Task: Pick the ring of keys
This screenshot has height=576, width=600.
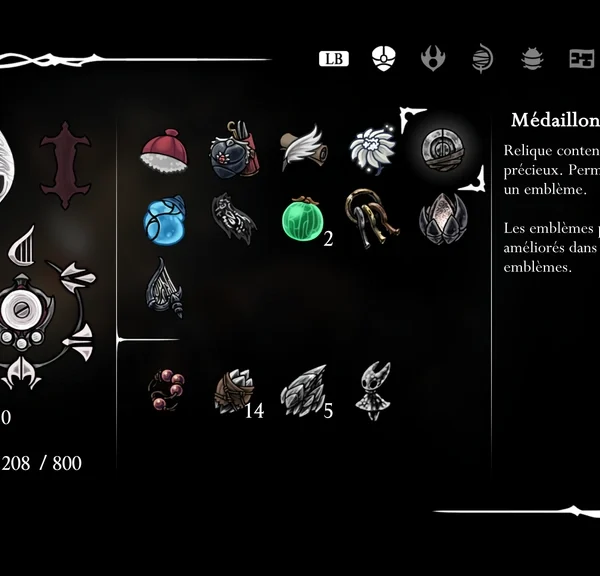Action: tap(372, 216)
